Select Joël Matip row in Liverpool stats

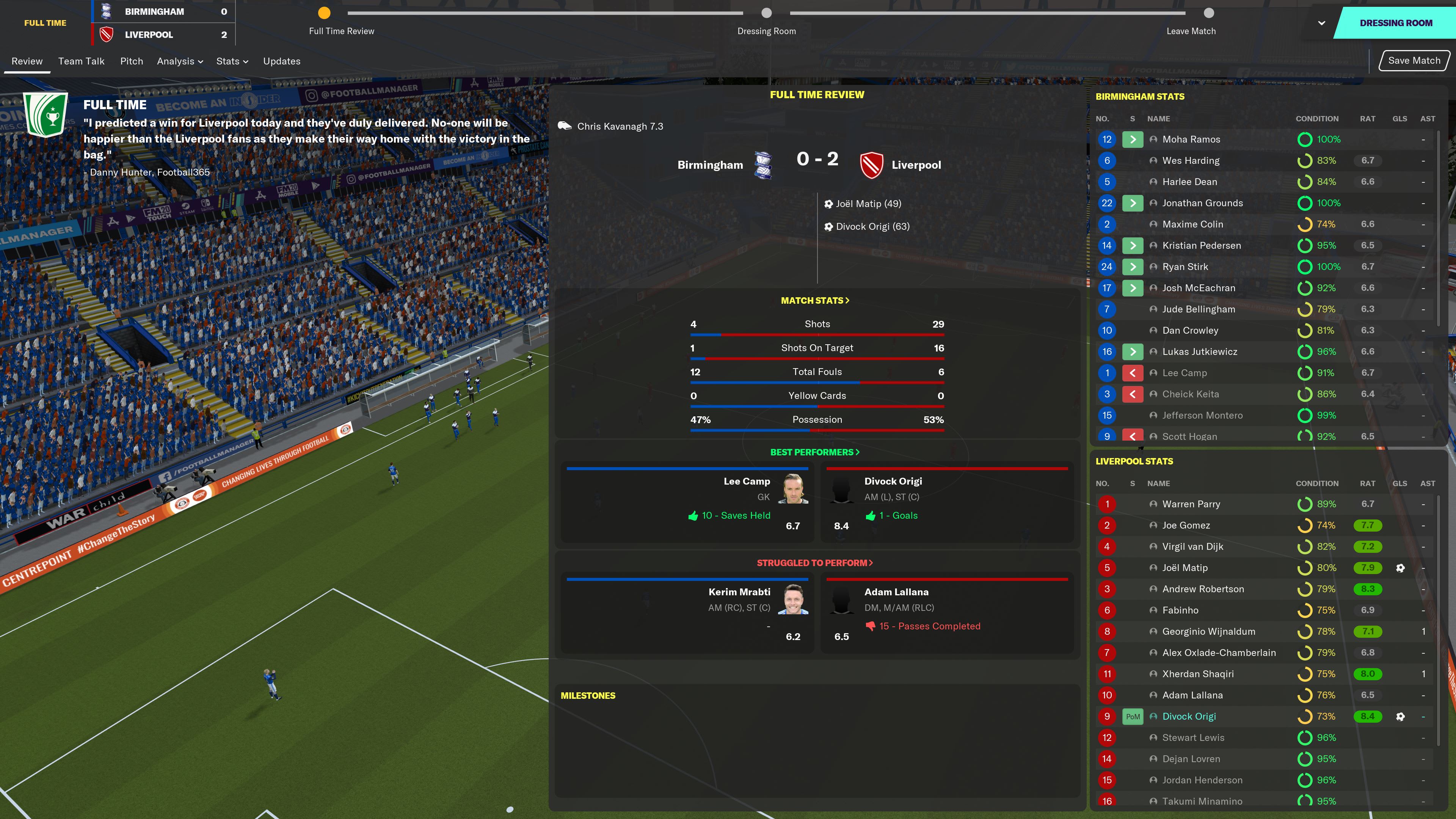tap(1185, 568)
